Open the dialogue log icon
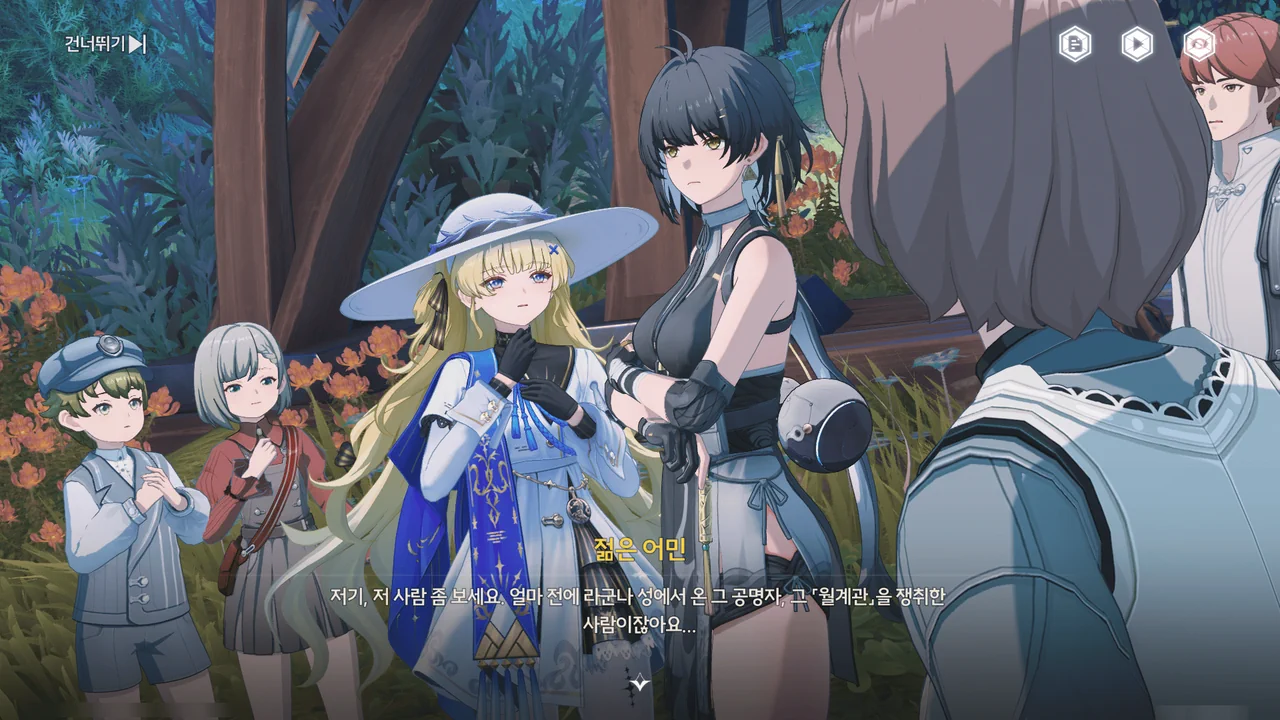The width and height of the screenshot is (1280, 720). pyautogui.click(x=1075, y=44)
